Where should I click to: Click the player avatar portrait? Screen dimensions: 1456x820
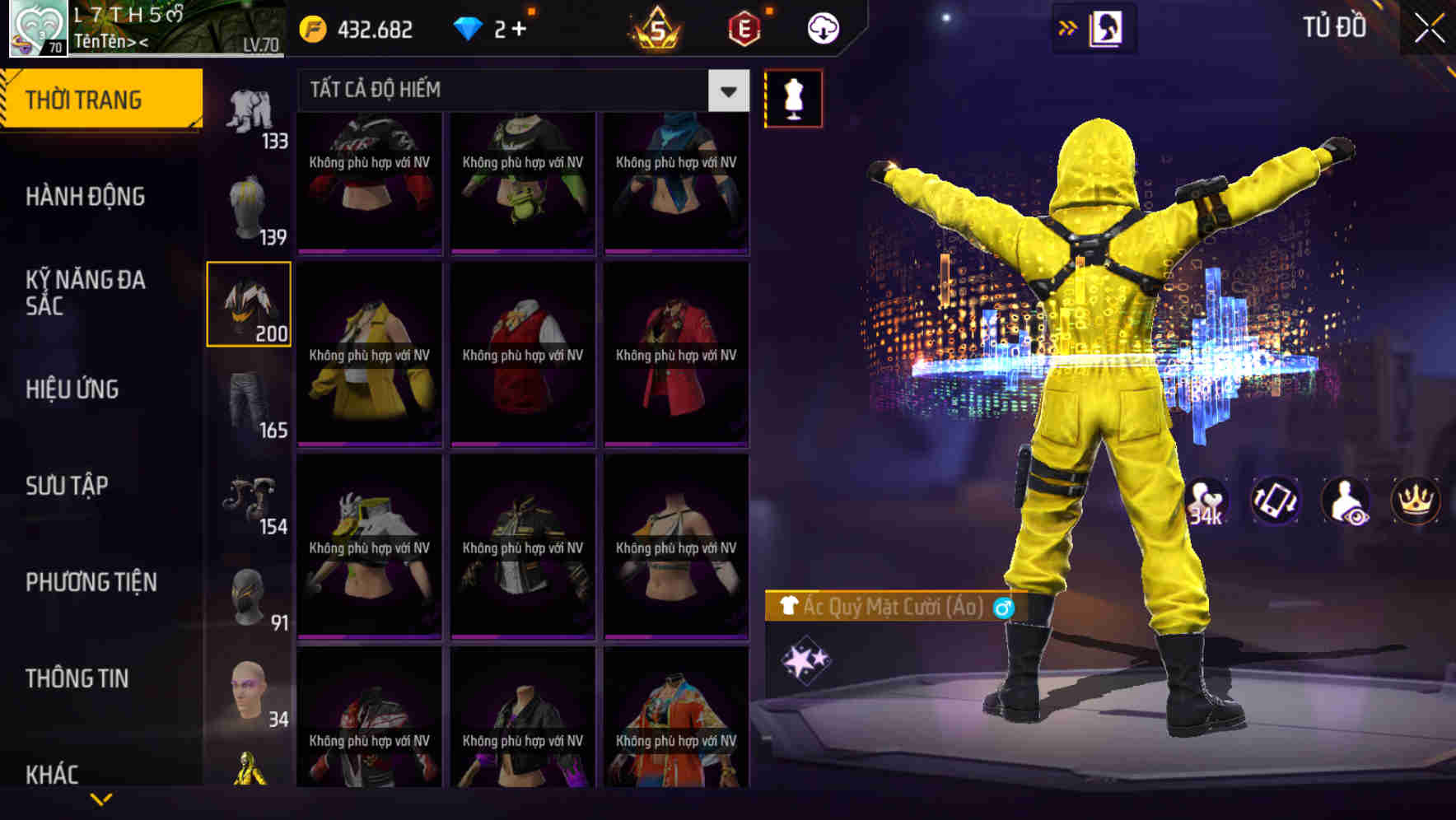pyautogui.click(x=36, y=27)
